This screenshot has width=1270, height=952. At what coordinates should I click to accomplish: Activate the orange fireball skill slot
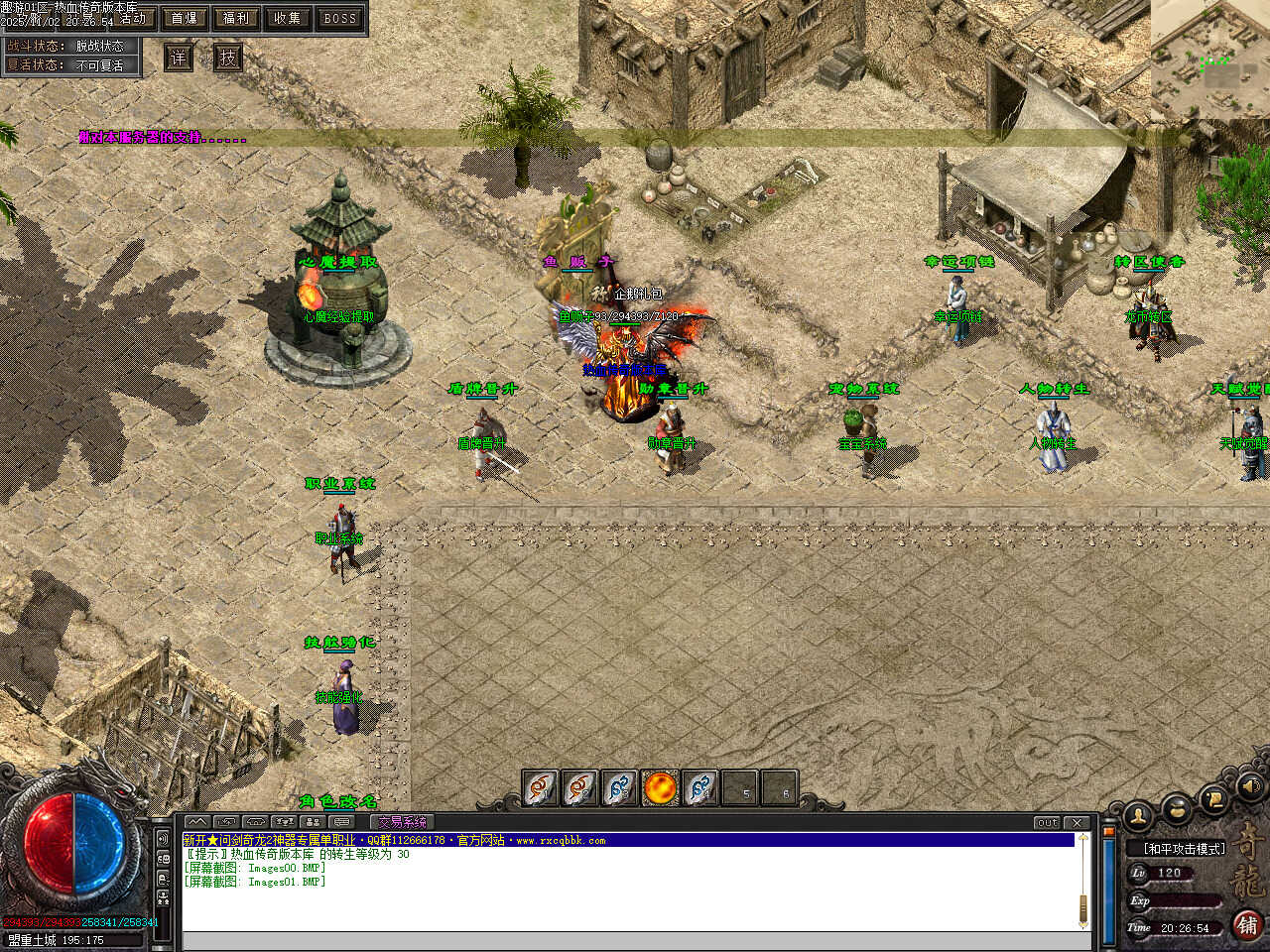tap(660, 788)
